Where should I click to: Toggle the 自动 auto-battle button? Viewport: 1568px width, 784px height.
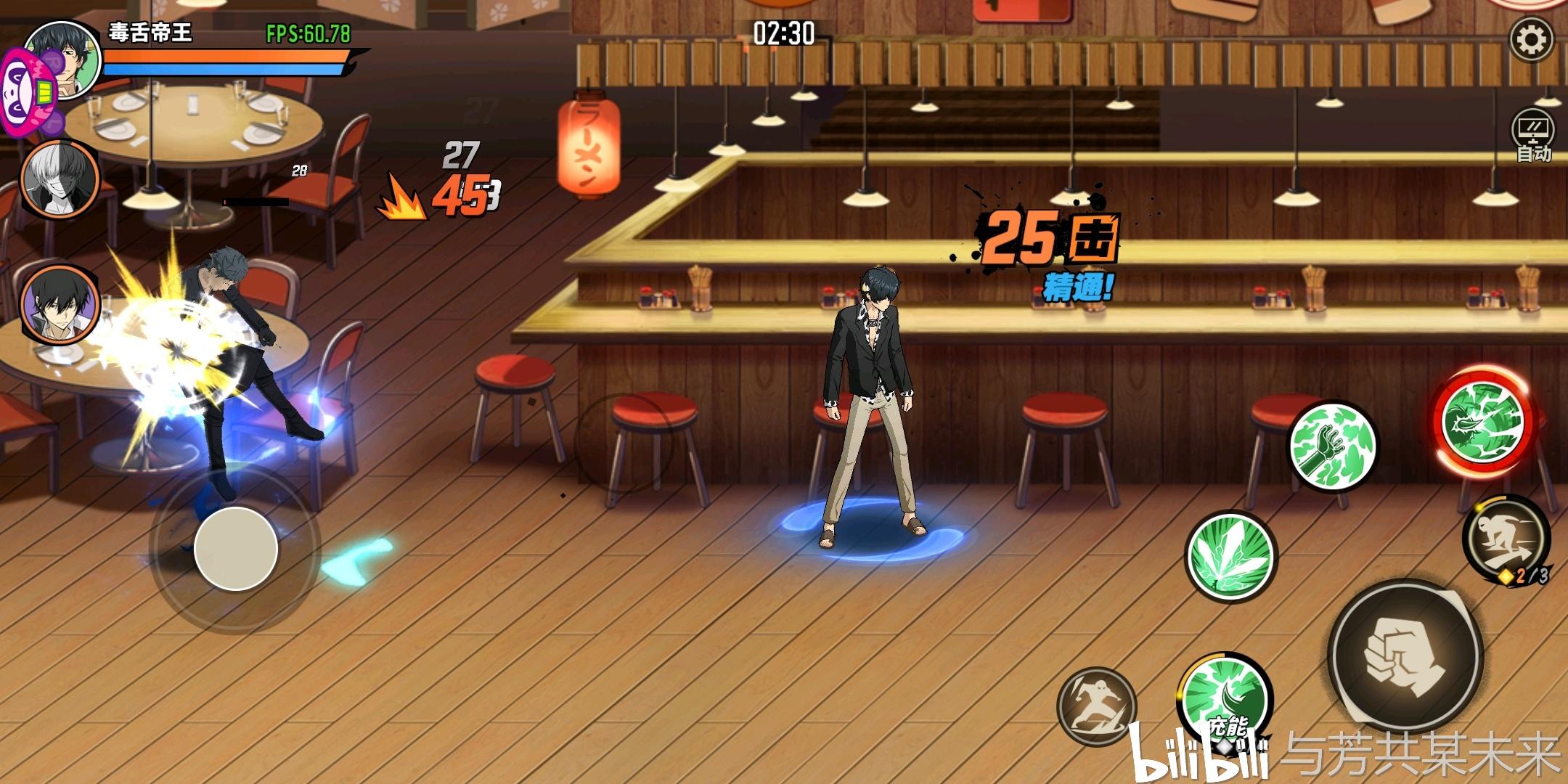1532,136
